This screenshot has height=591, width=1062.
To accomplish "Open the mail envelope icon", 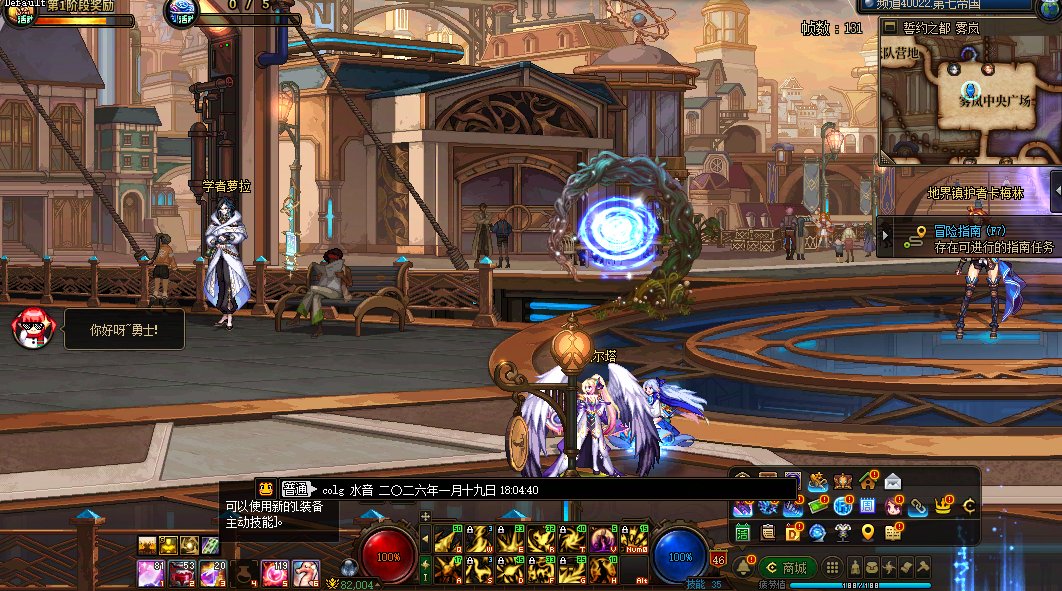I will 893,482.
